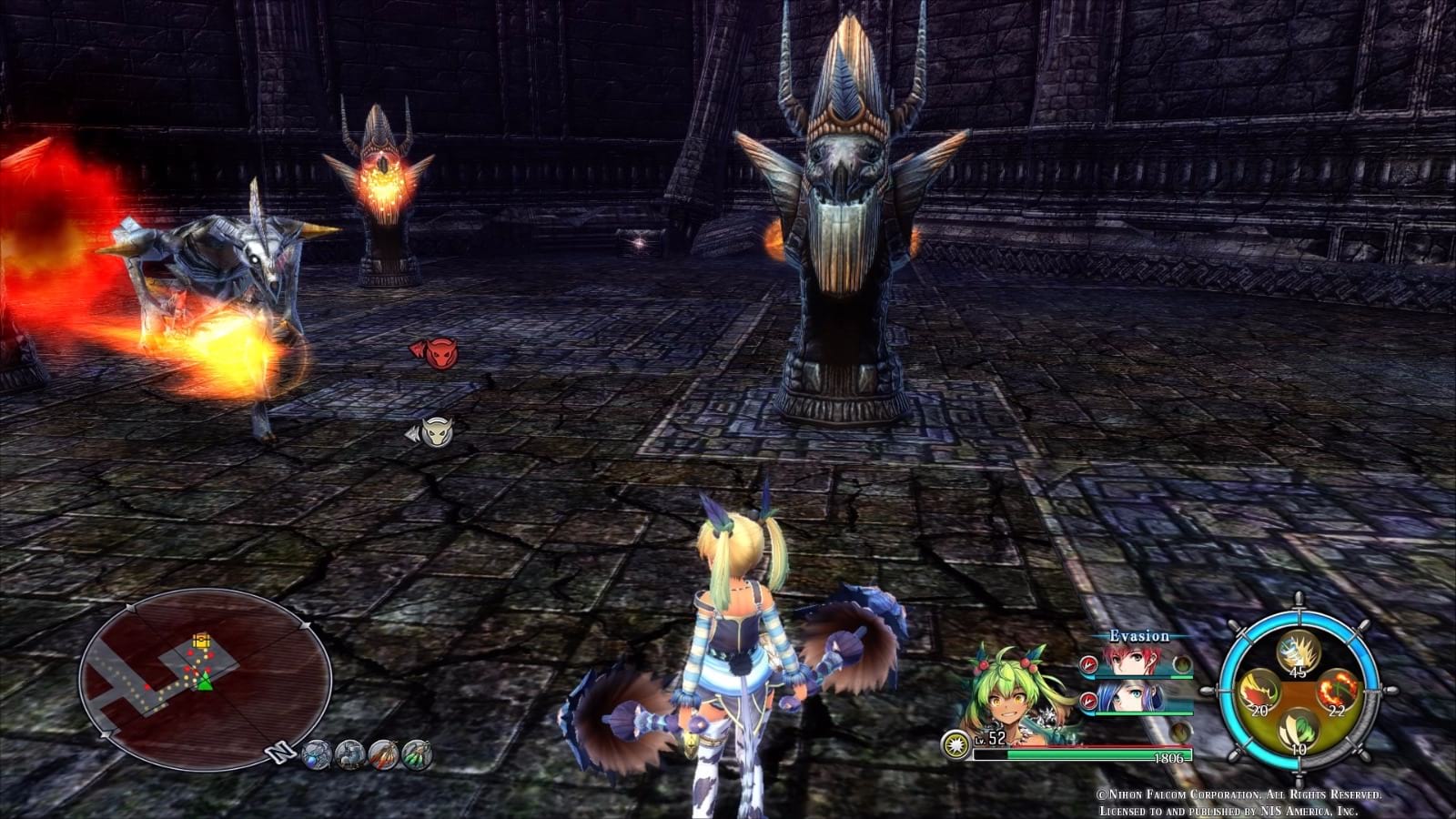Select the red feather item shortcut icon
Viewport: 1456px width, 819px height.
pos(382,754)
